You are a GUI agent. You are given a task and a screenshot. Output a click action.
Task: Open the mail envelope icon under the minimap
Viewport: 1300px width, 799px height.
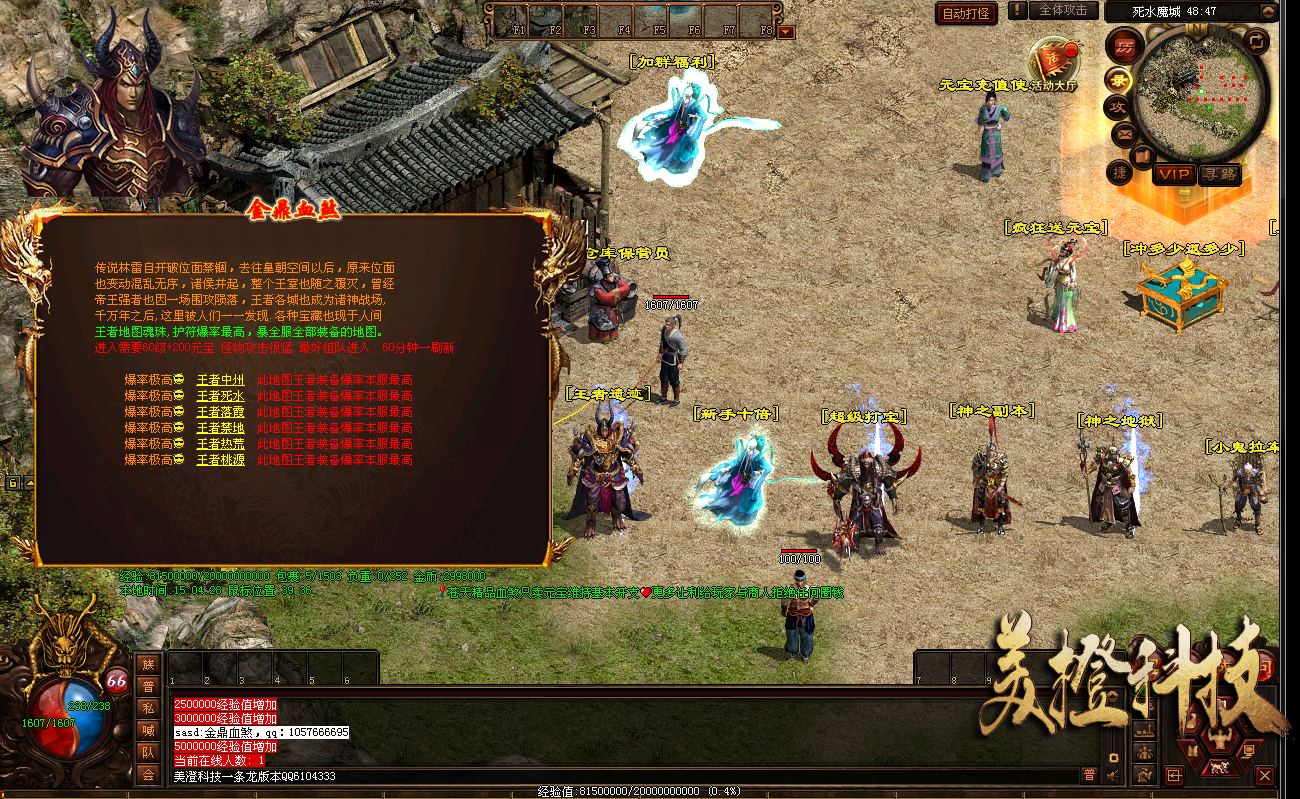pos(1123,134)
